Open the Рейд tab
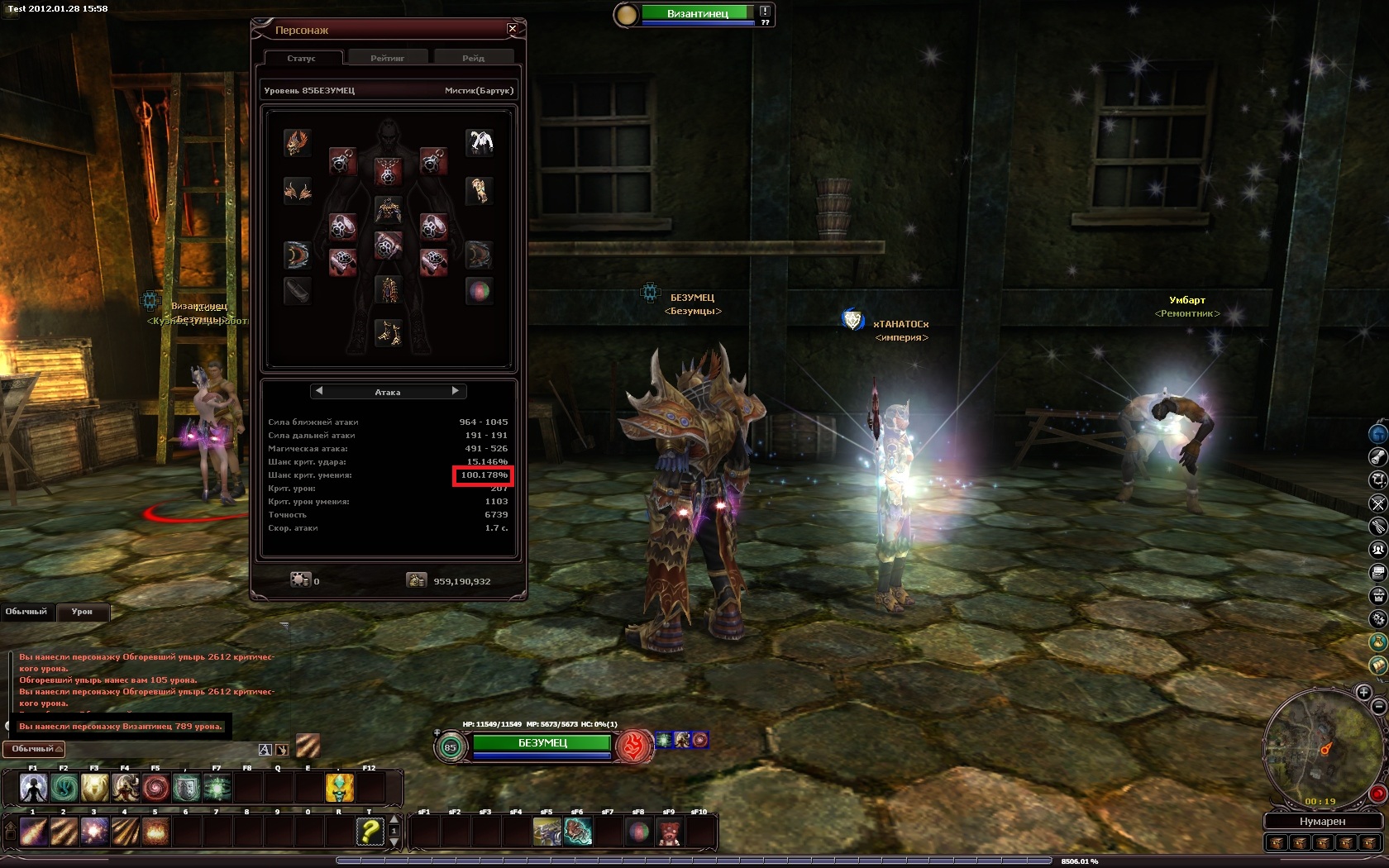 tap(474, 58)
